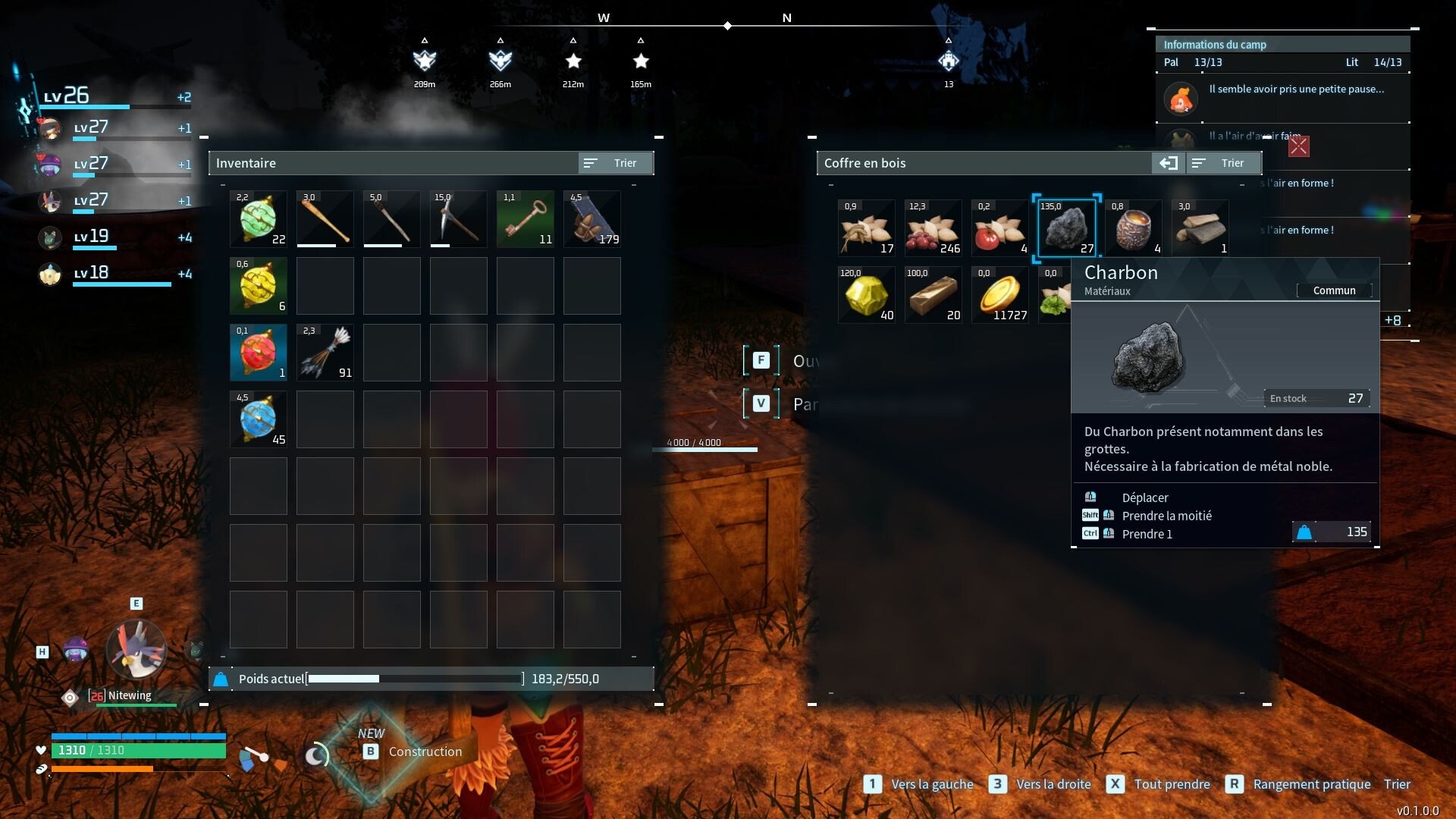This screenshot has height=819, width=1456.
Task: Choose the red Pal sphere in the inventory
Action: (x=259, y=353)
